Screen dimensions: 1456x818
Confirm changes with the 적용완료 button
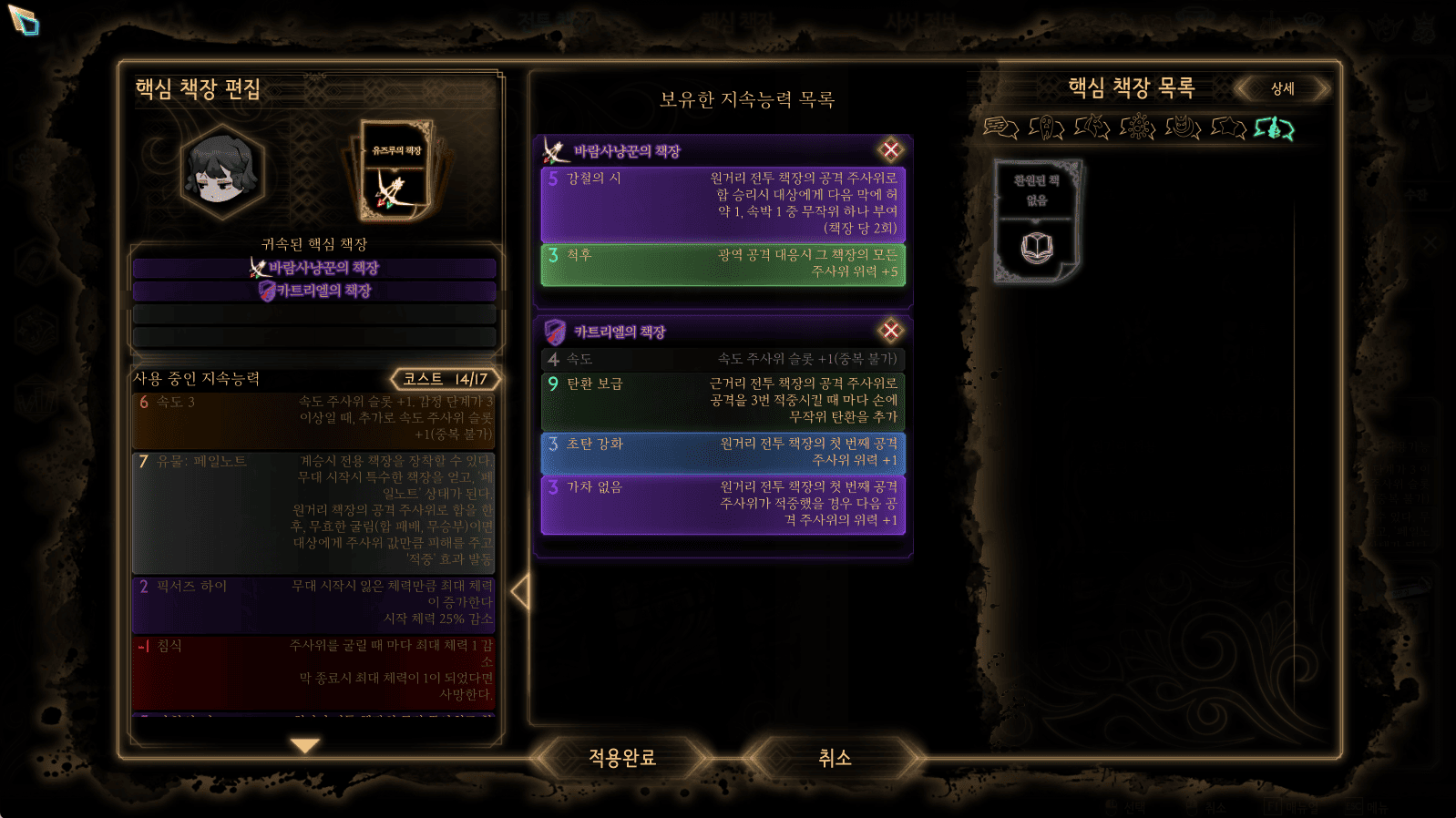(622, 758)
